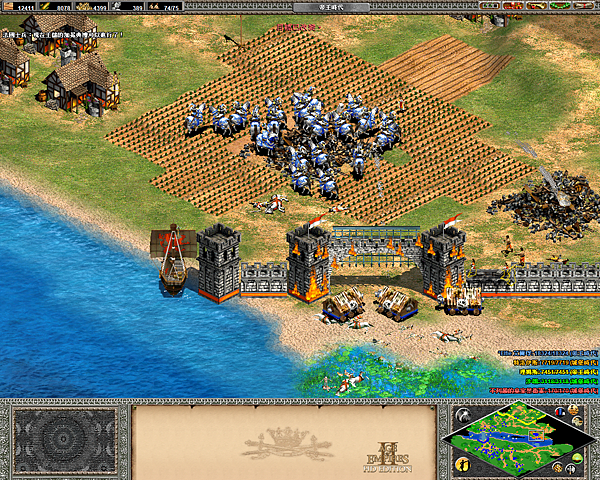Screen dimensions: 600x480
Task: Switch minimap to combat mode
Action: point(572,466)
